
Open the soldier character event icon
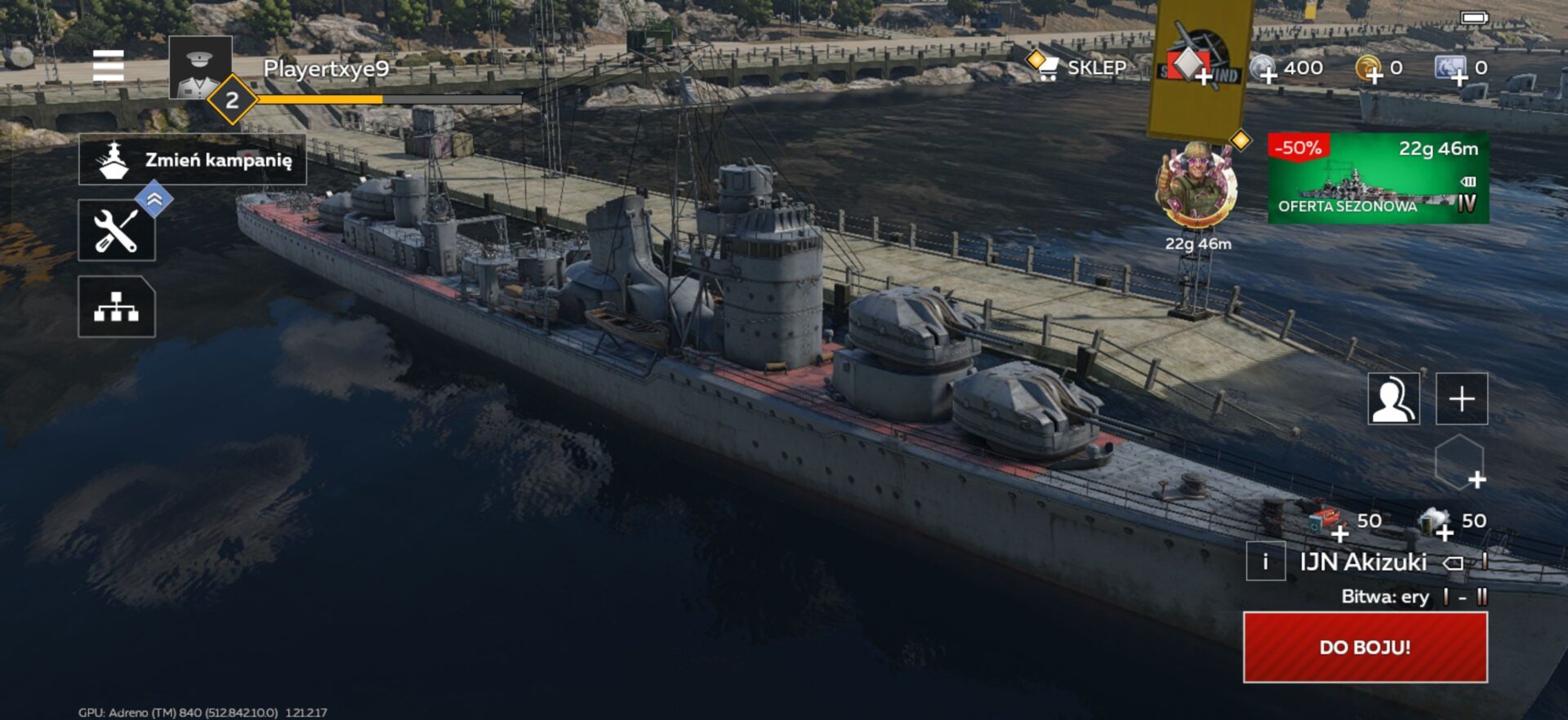[x=1196, y=185]
